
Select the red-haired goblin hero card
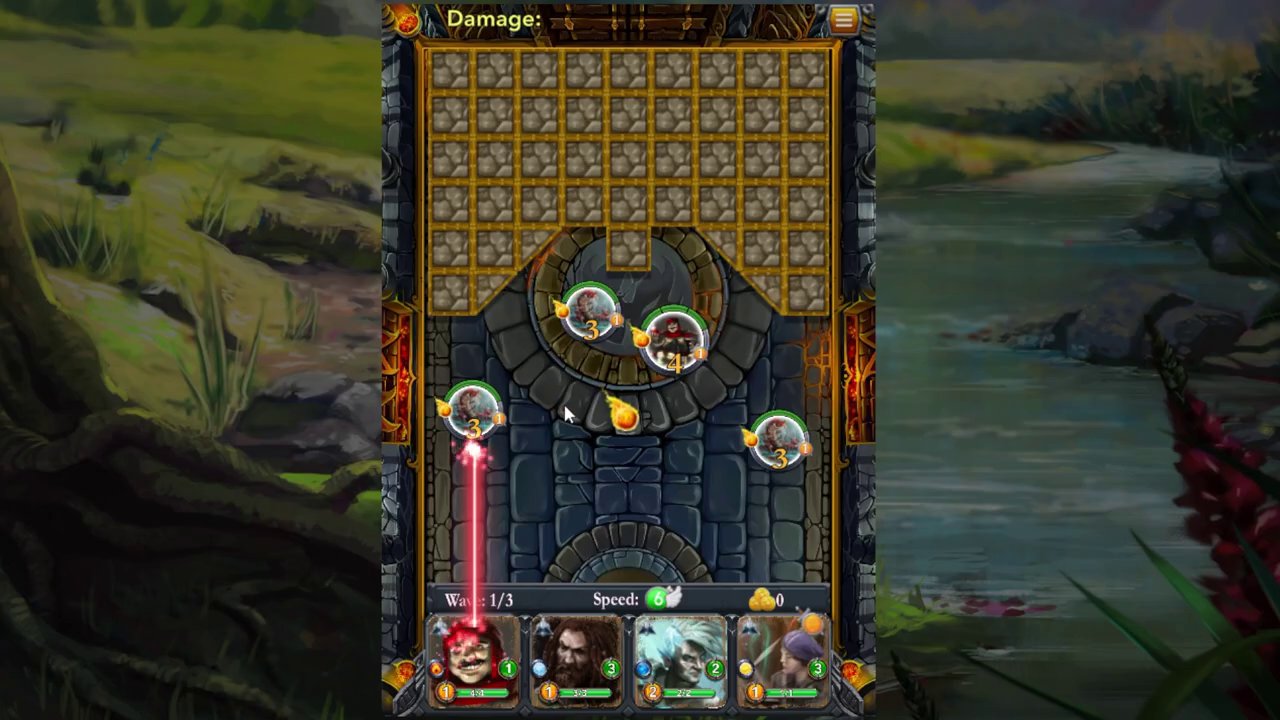[x=475, y=660]
